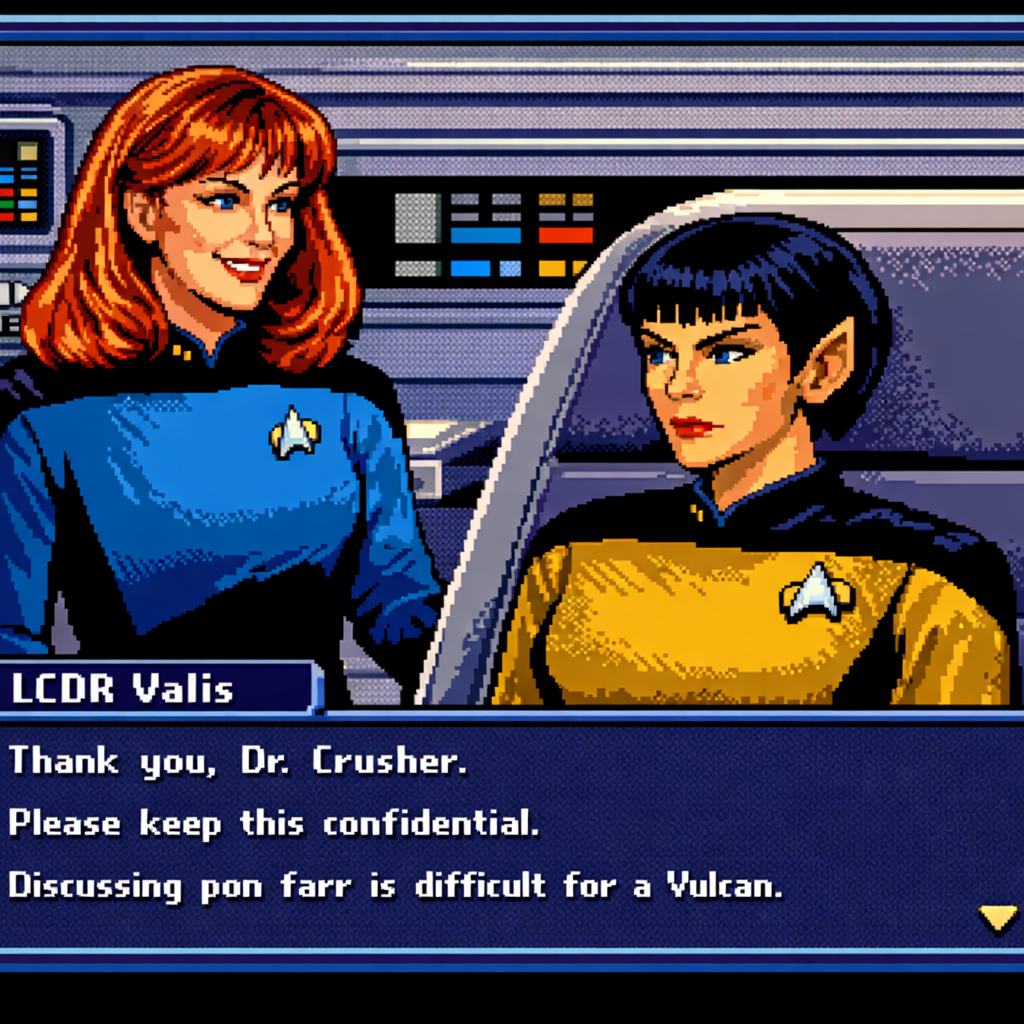This screenshot has height=1024, width=1024.
Task: Advance dialogue with the yellow arrow
Action: (x=996, y=916)
